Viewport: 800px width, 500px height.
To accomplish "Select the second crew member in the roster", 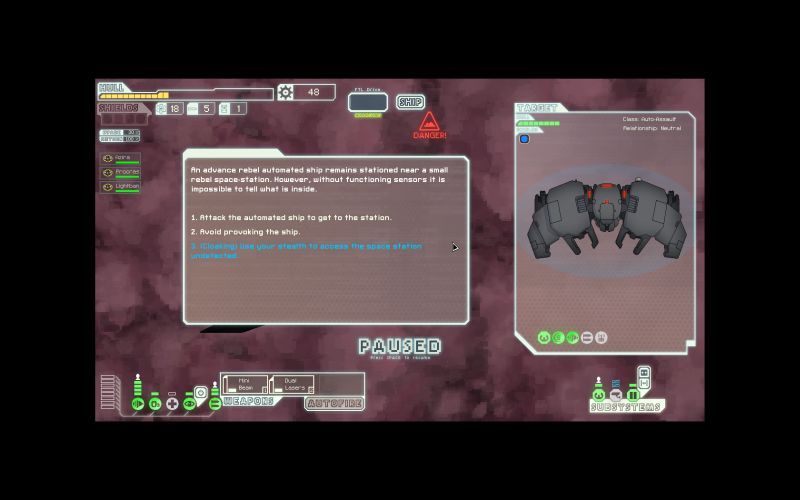I will tap(120, 172).
